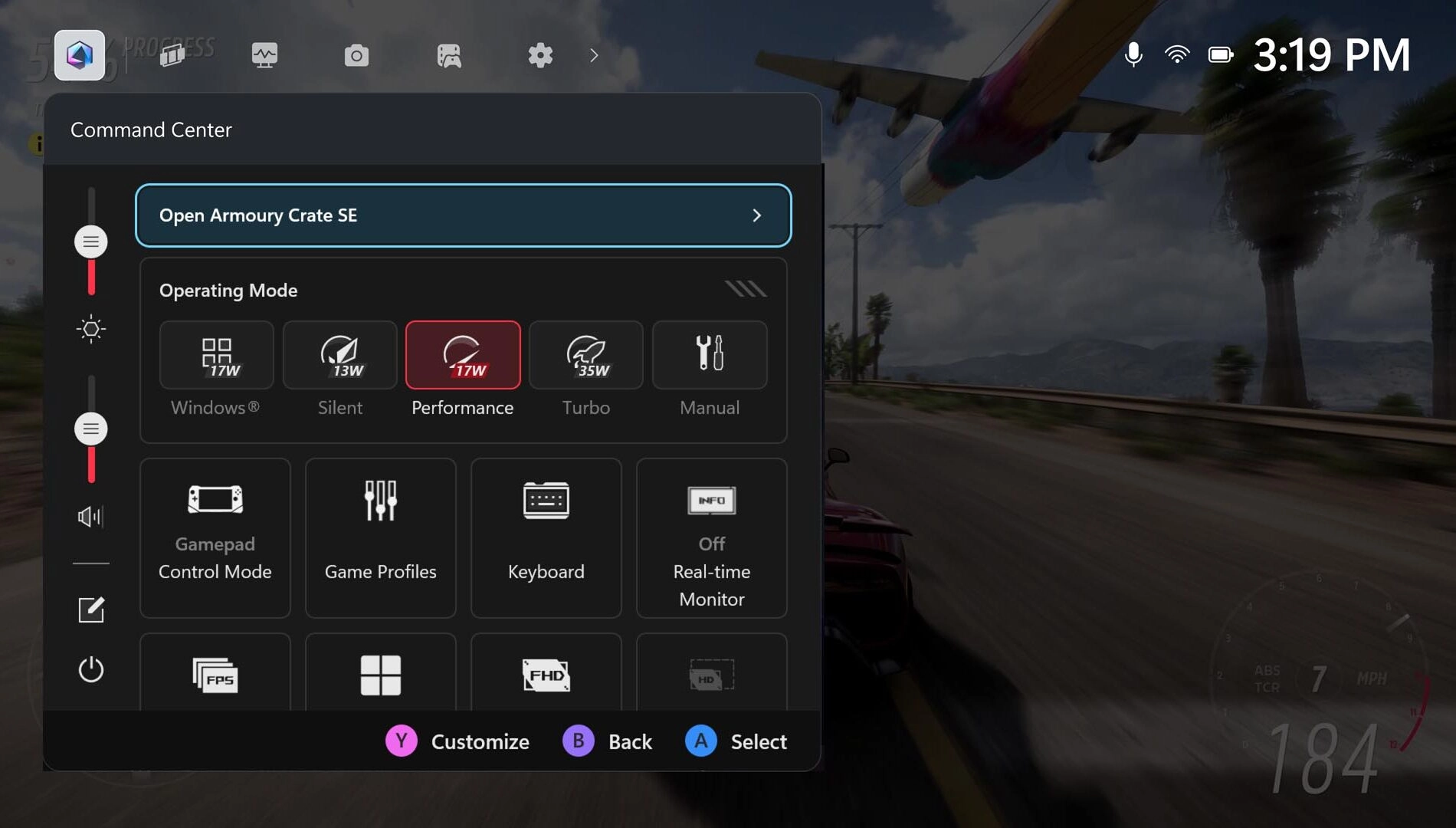Click the FPS limiter icon
The width and height of the screenshot is (1456, 828).
tap(215, 675)
